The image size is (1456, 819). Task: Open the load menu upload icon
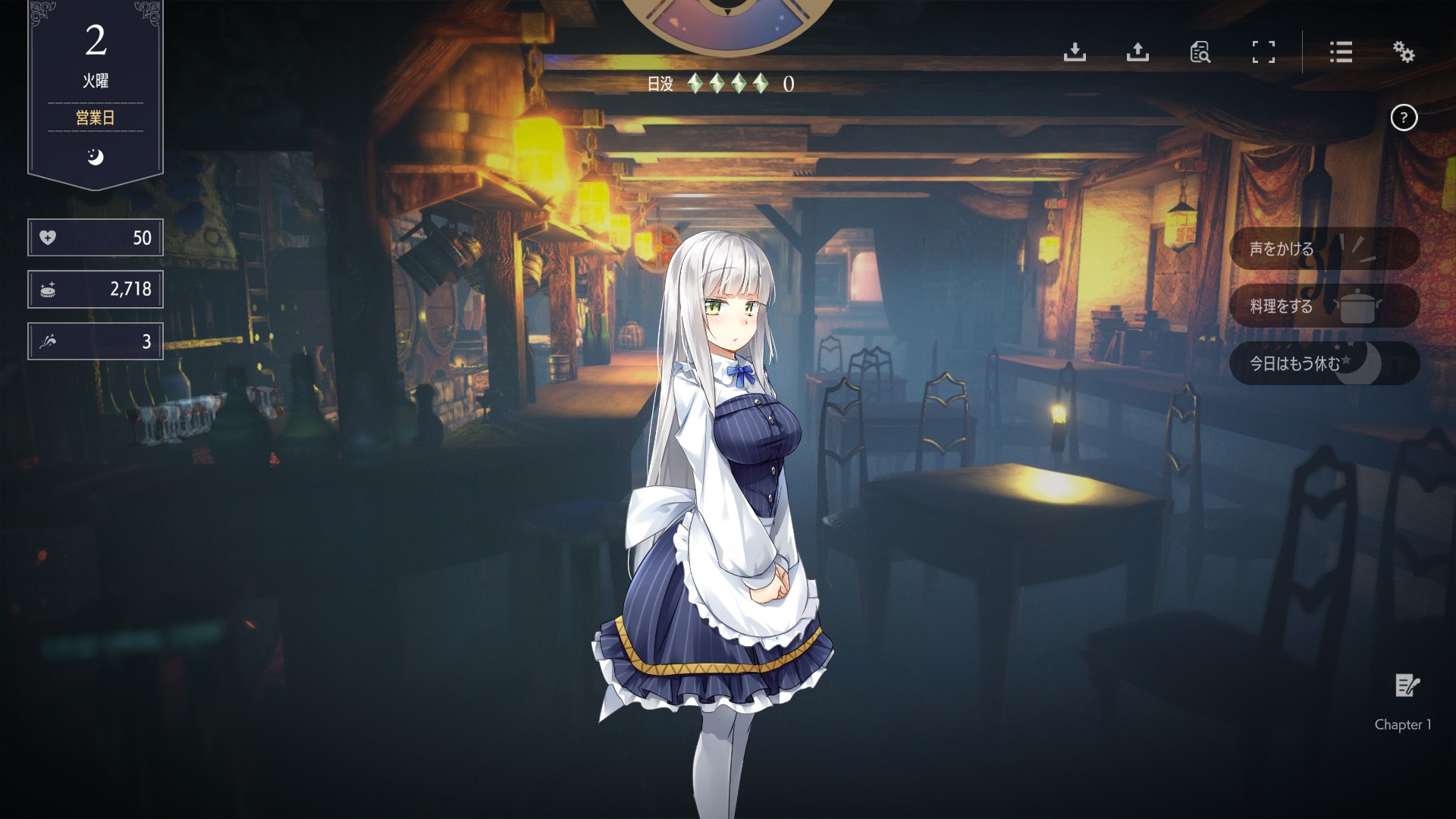[1137, 52]
